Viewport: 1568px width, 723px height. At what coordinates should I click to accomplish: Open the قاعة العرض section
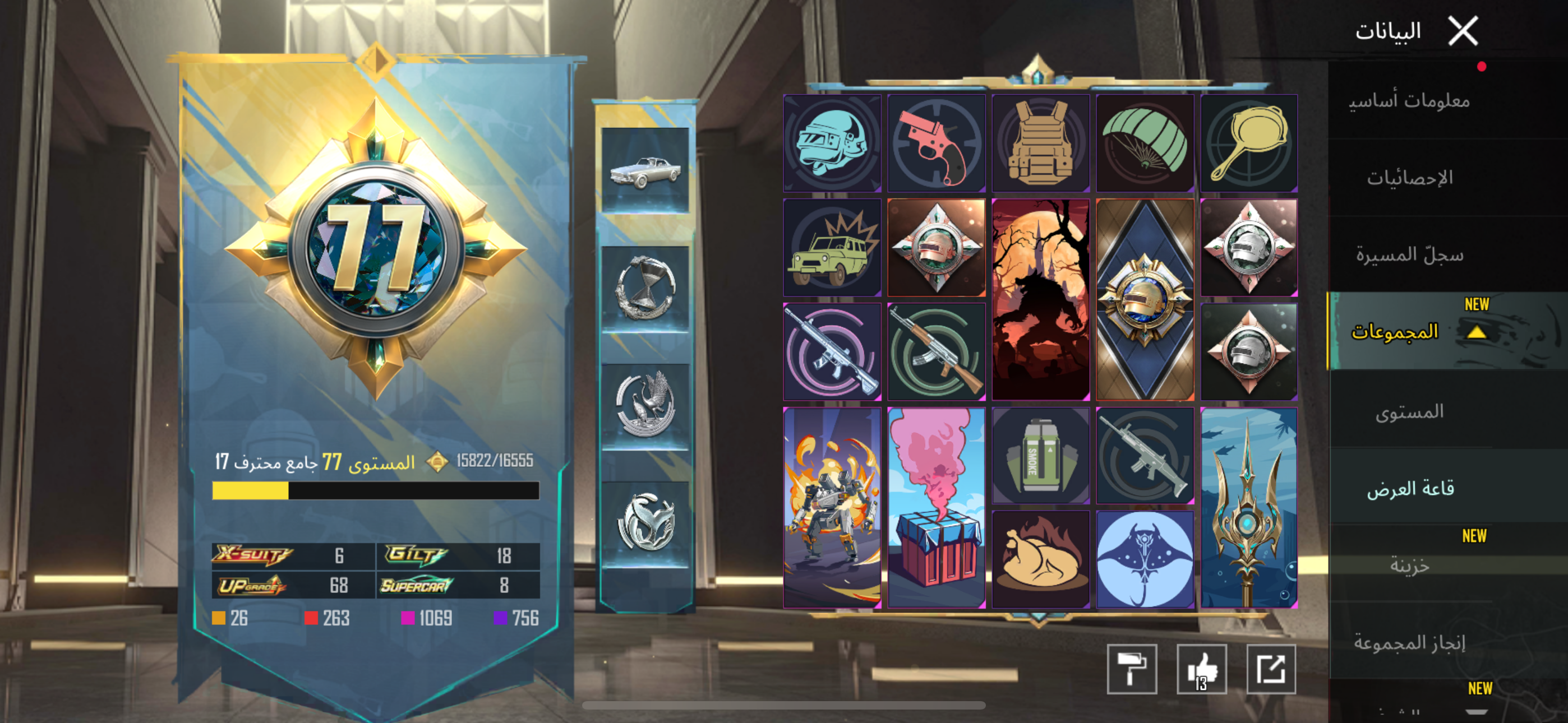click(x=1410, y=489)
